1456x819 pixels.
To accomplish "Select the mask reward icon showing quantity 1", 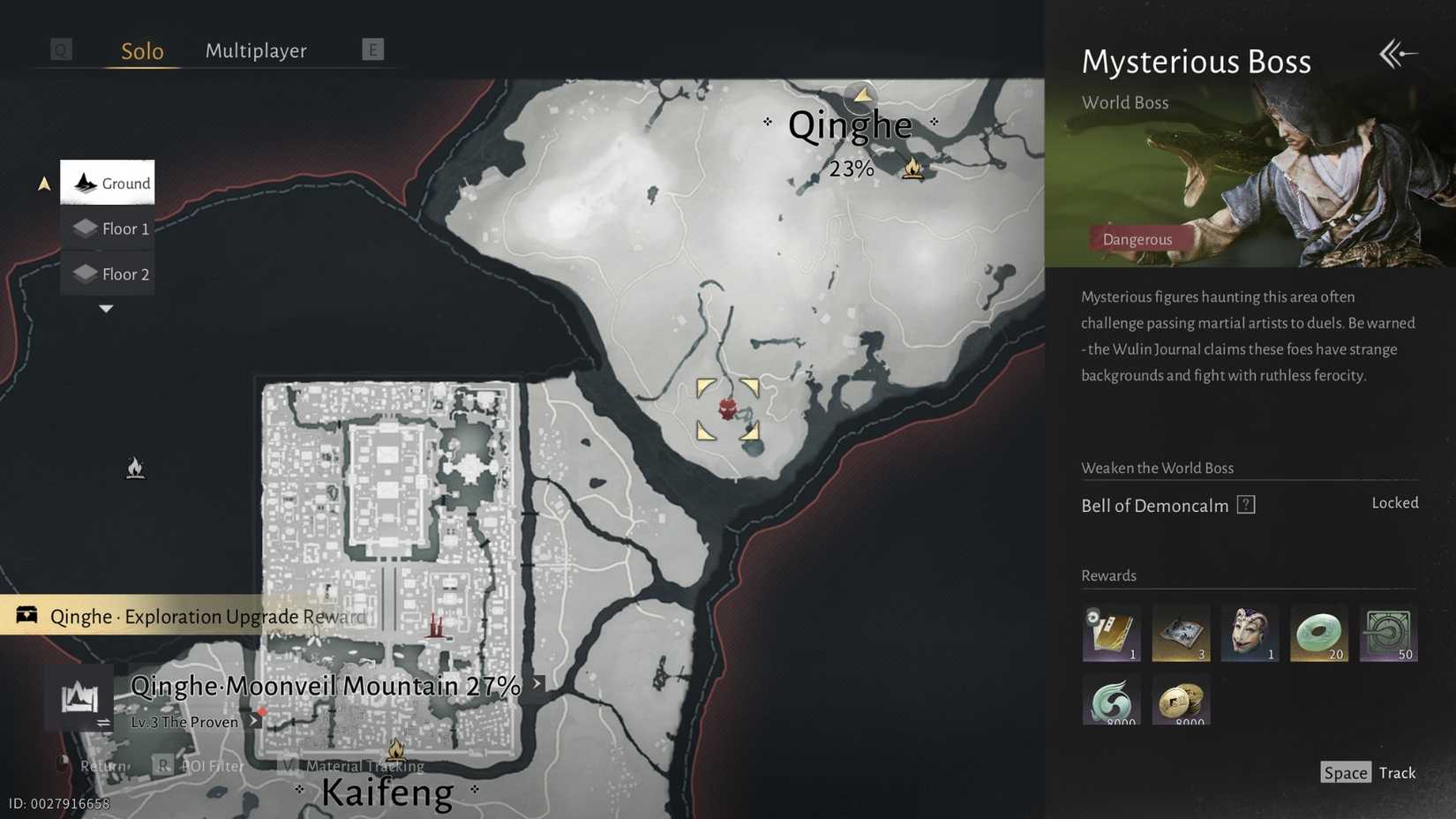I will point(1250,632).
